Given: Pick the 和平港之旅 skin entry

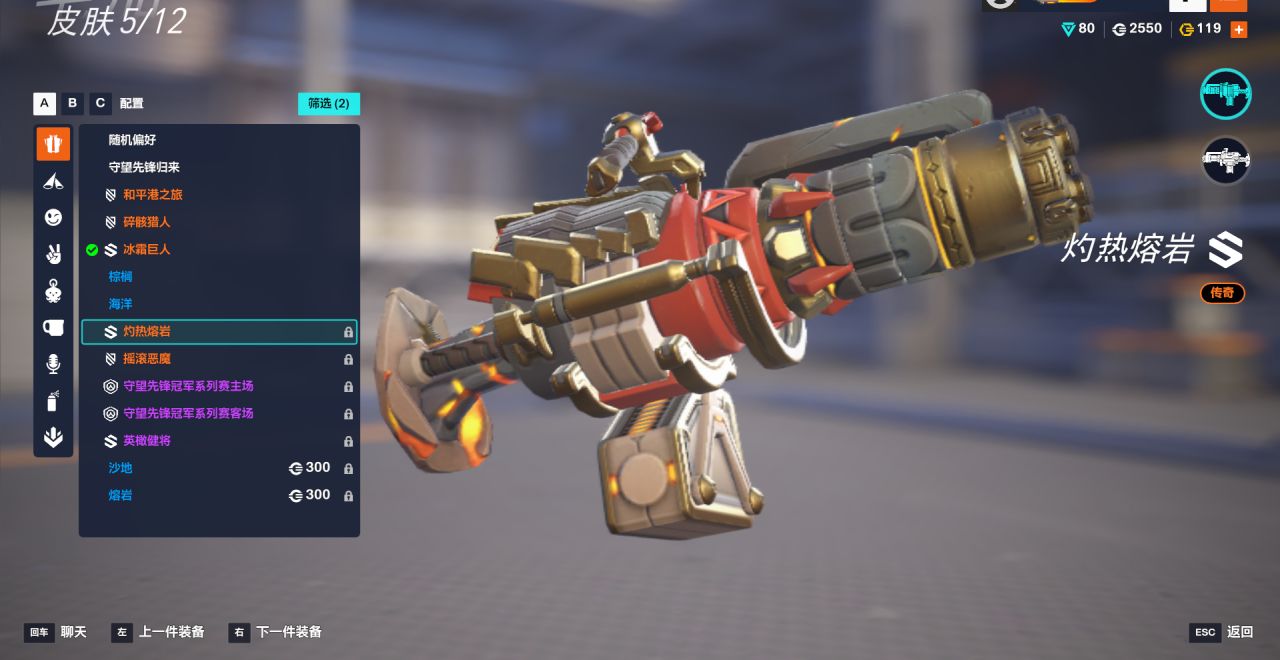Looking at the screenshot, I should point(152,195).
